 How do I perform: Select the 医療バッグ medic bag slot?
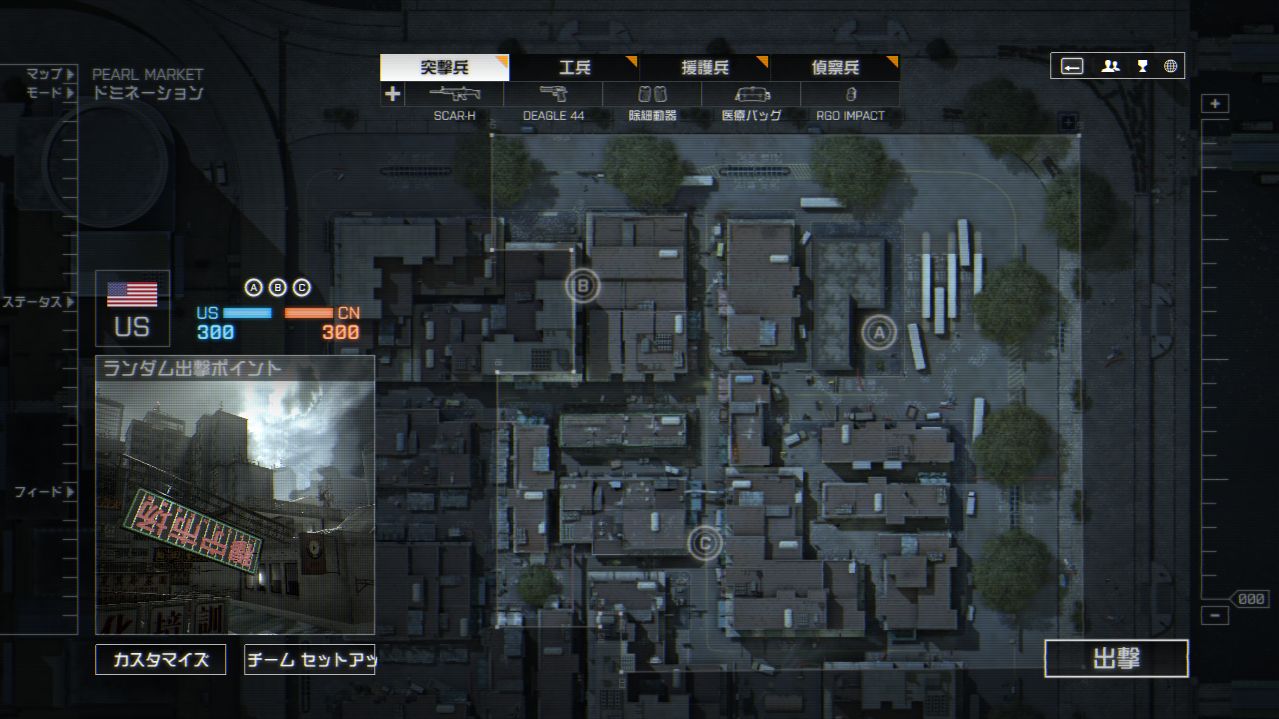(x=751, y=95)
